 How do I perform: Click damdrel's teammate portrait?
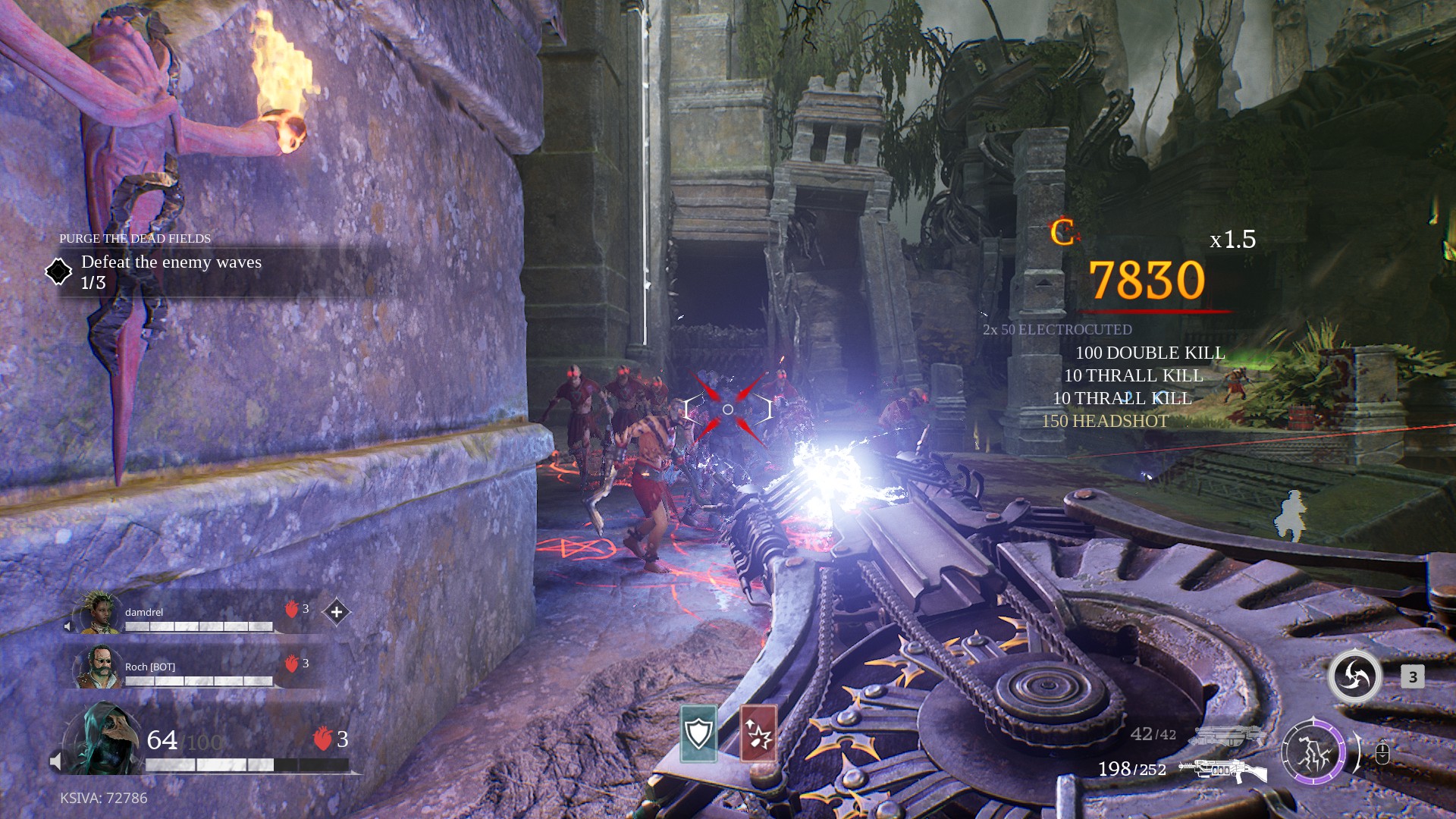tap(99, 613)
